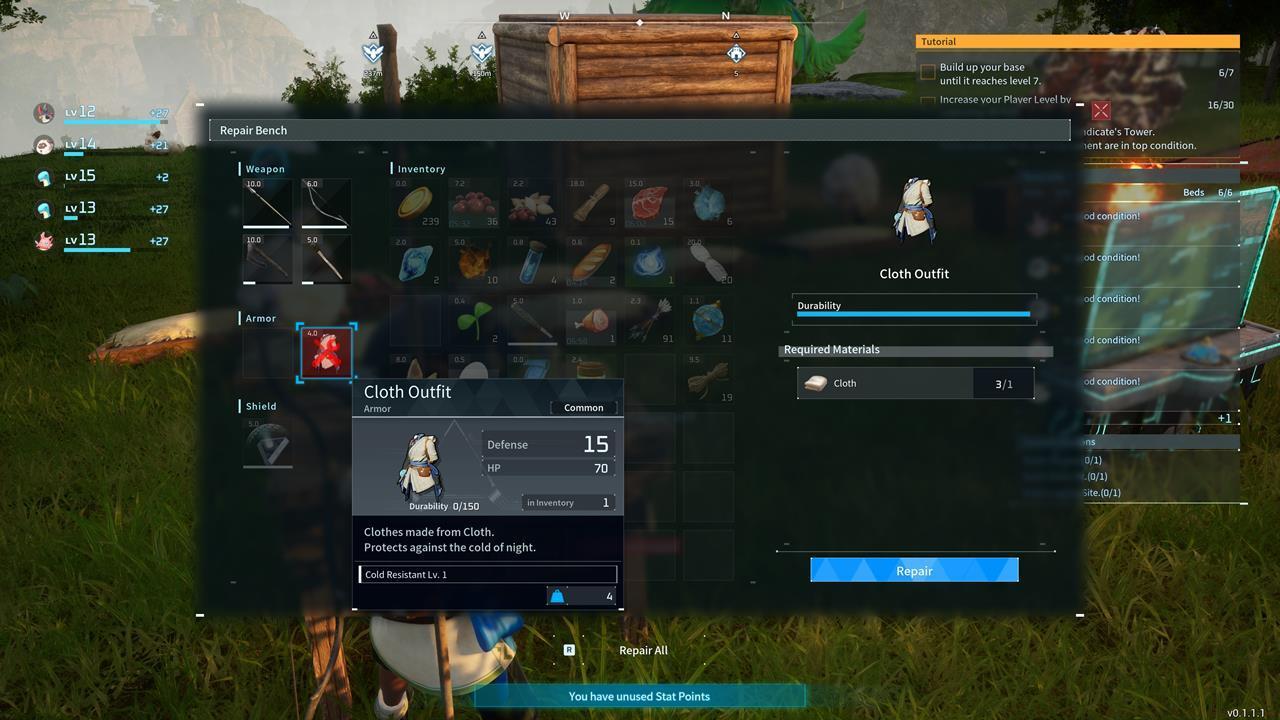Viewport: 1280px width, 720px height.
Task: Select the berry seeds in the inventory
Action: coord(472,320)
